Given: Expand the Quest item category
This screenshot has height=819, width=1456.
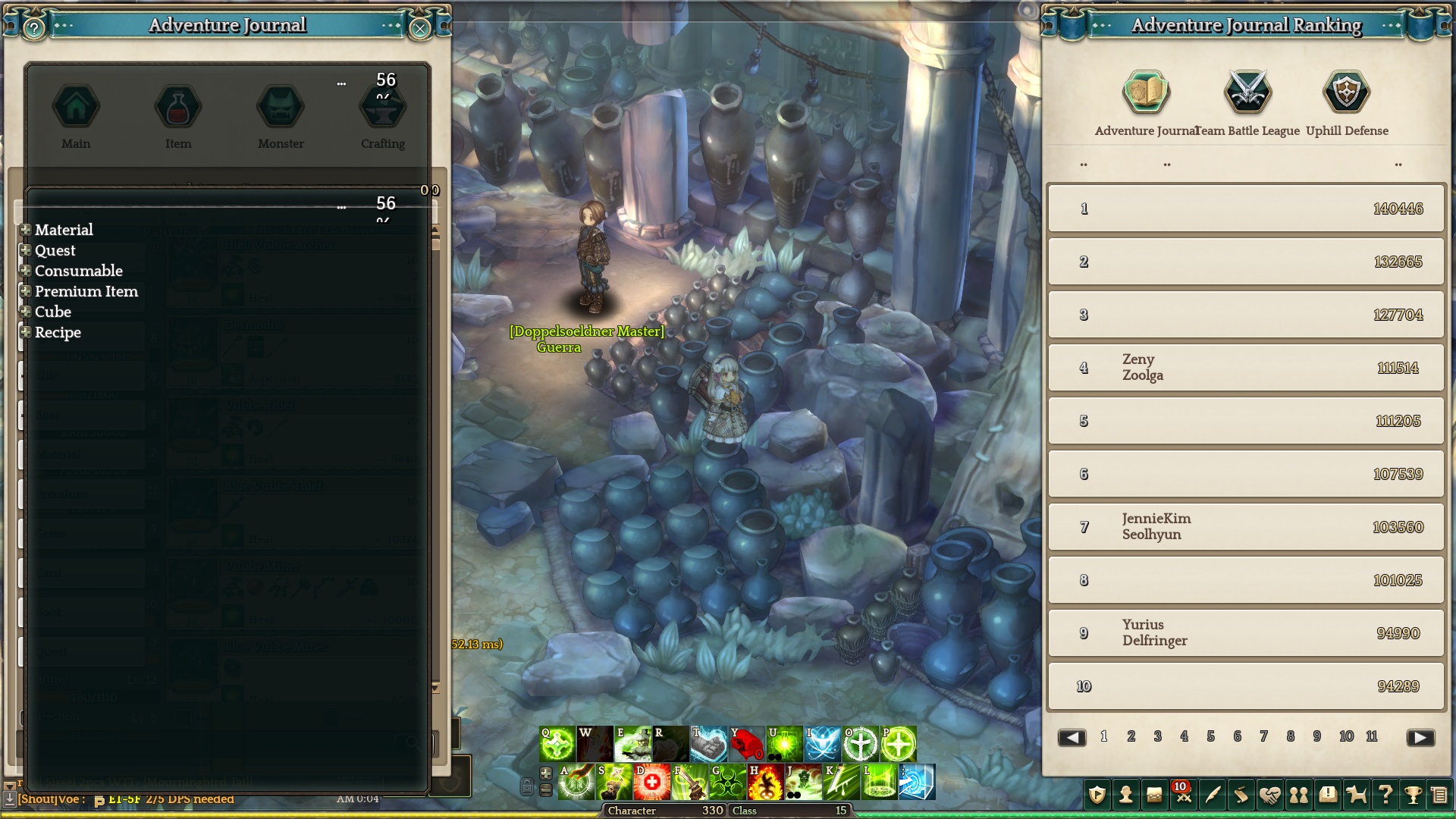Looking at the screenshot, I should pyautogui.click(x=26, y=250).
